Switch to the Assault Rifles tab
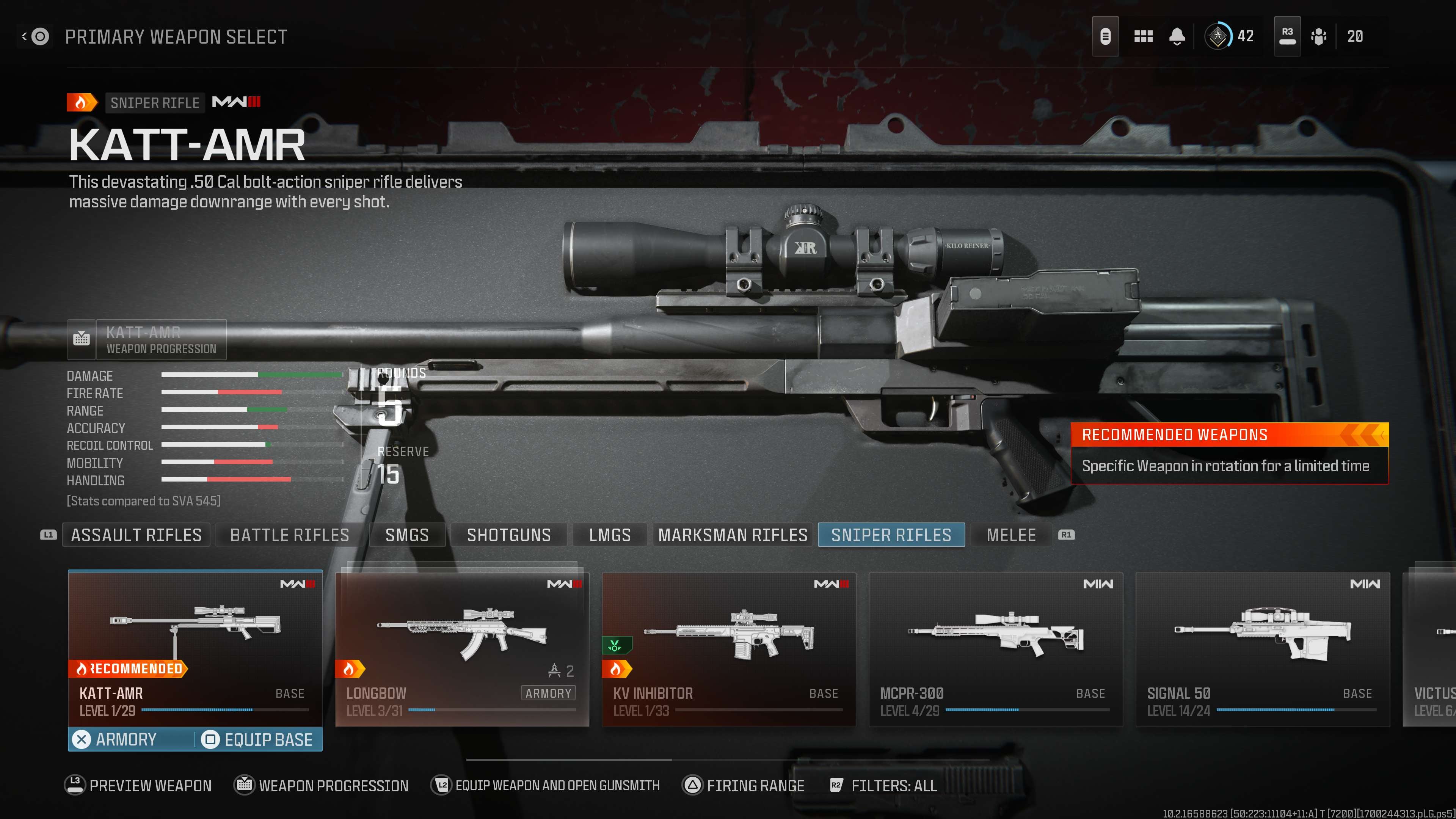The width and height of the screenshot is (1456, 819). 136,535
